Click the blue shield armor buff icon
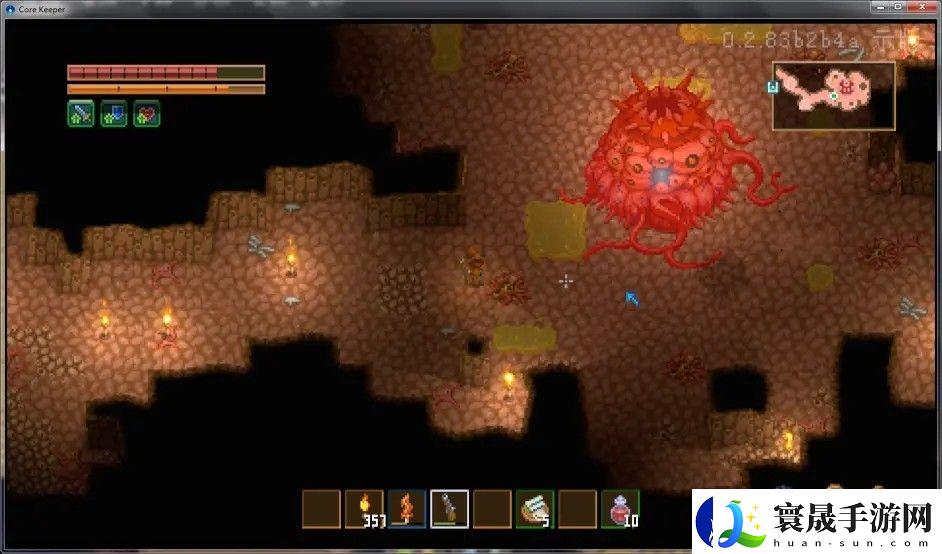The width and height of the screenshot is (942, 554). pos(114,114)
